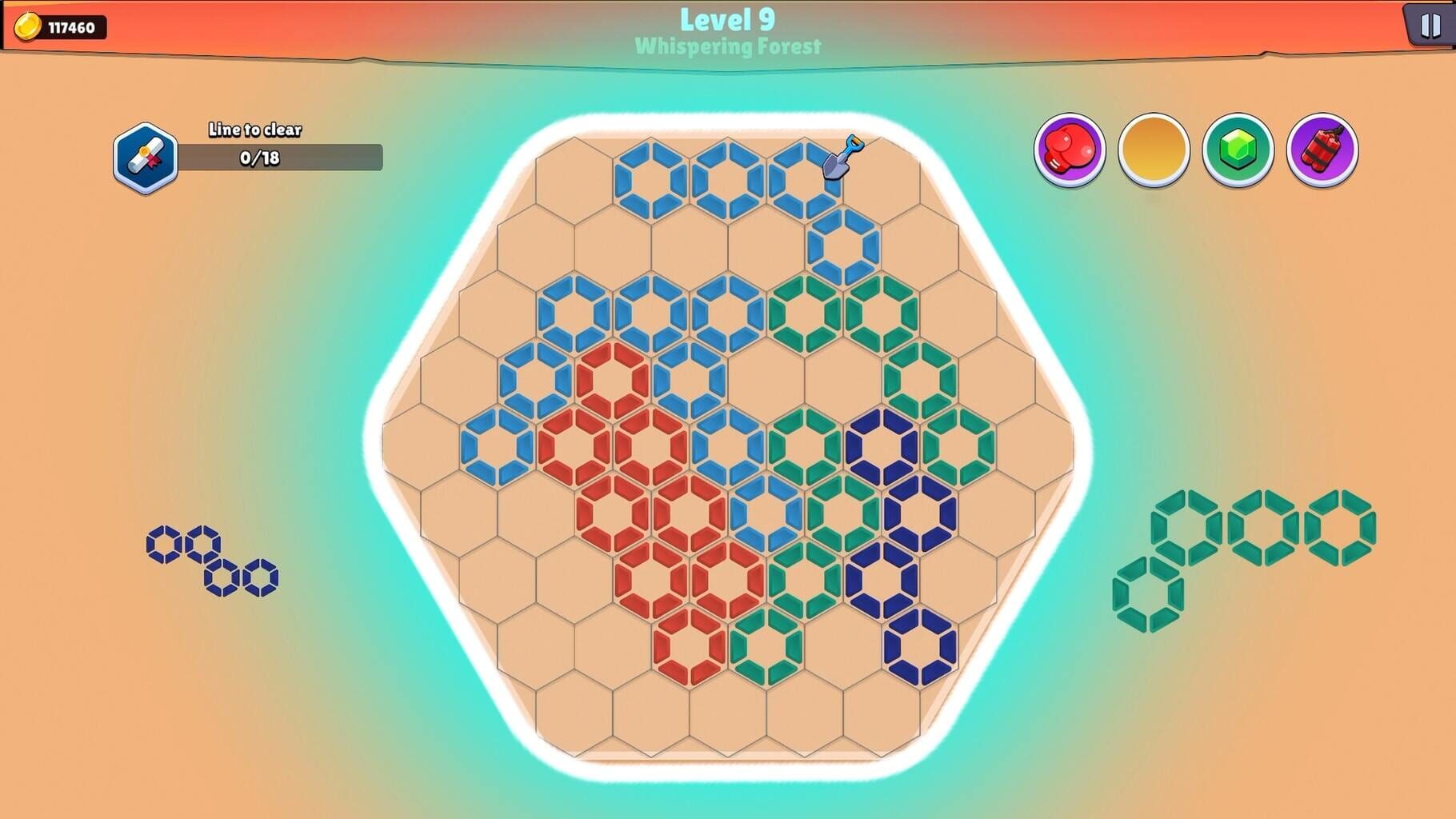Screen dimensions: 1456x819
Task: Click the gold coin icon
Action: (x=29, y=24)
